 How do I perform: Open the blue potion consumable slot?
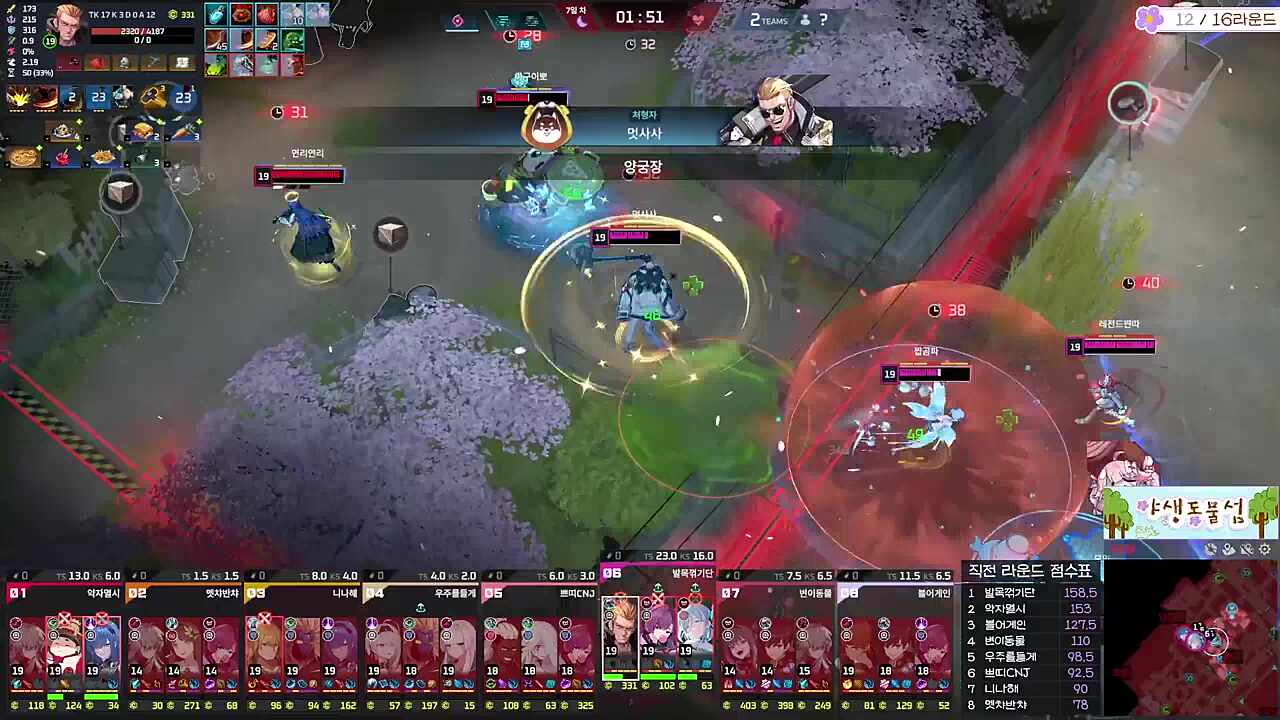coord(214,15)
